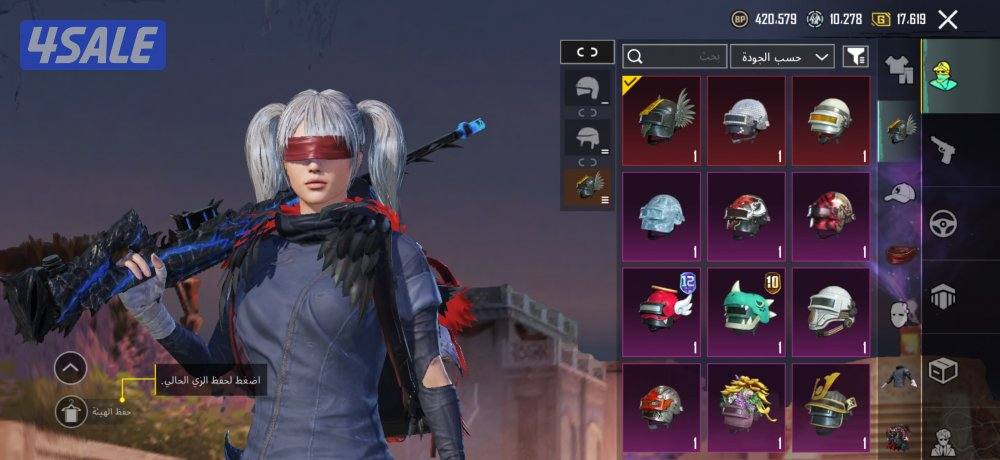
Task: Select the sunflower bouquet helmet
Action: point(746,403)
